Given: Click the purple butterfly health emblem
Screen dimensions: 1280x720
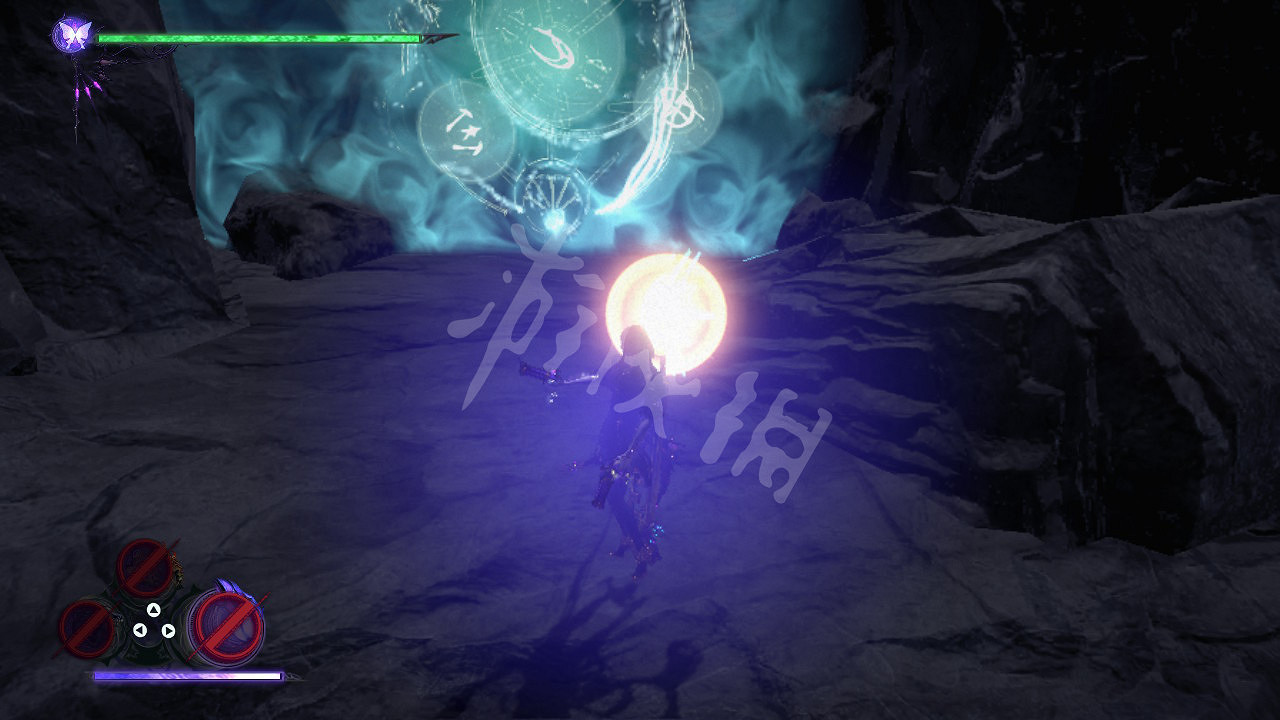Looking at the screenshot, I should 70,35.
